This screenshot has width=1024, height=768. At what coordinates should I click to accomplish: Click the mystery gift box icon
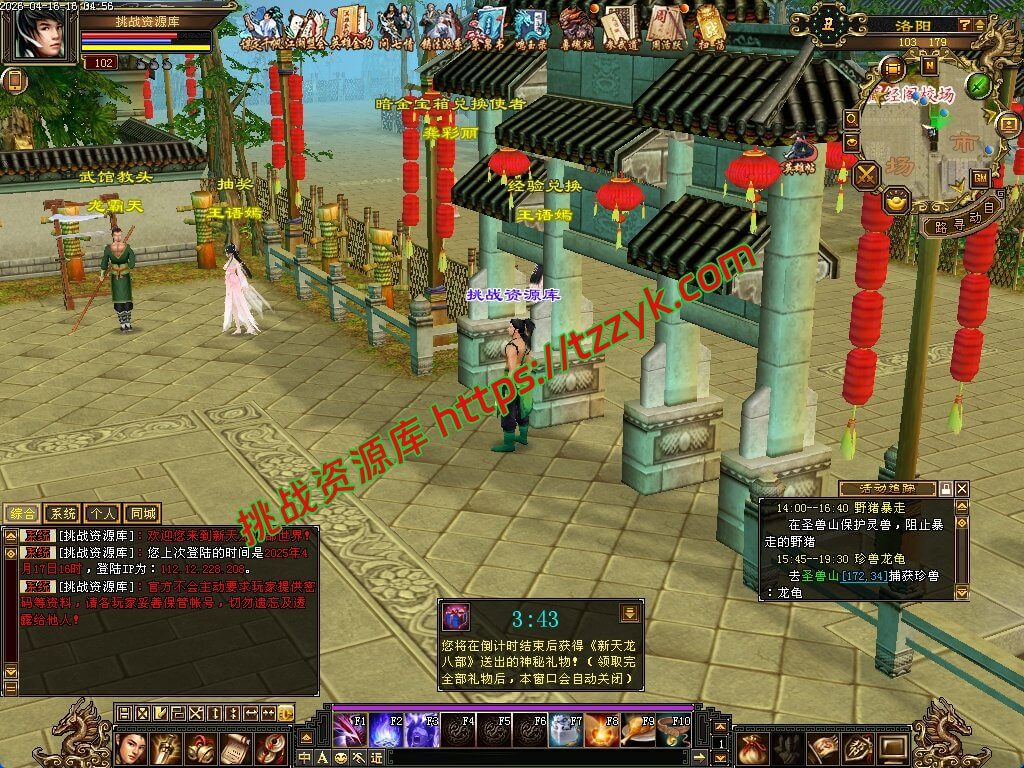pos(457,617)
